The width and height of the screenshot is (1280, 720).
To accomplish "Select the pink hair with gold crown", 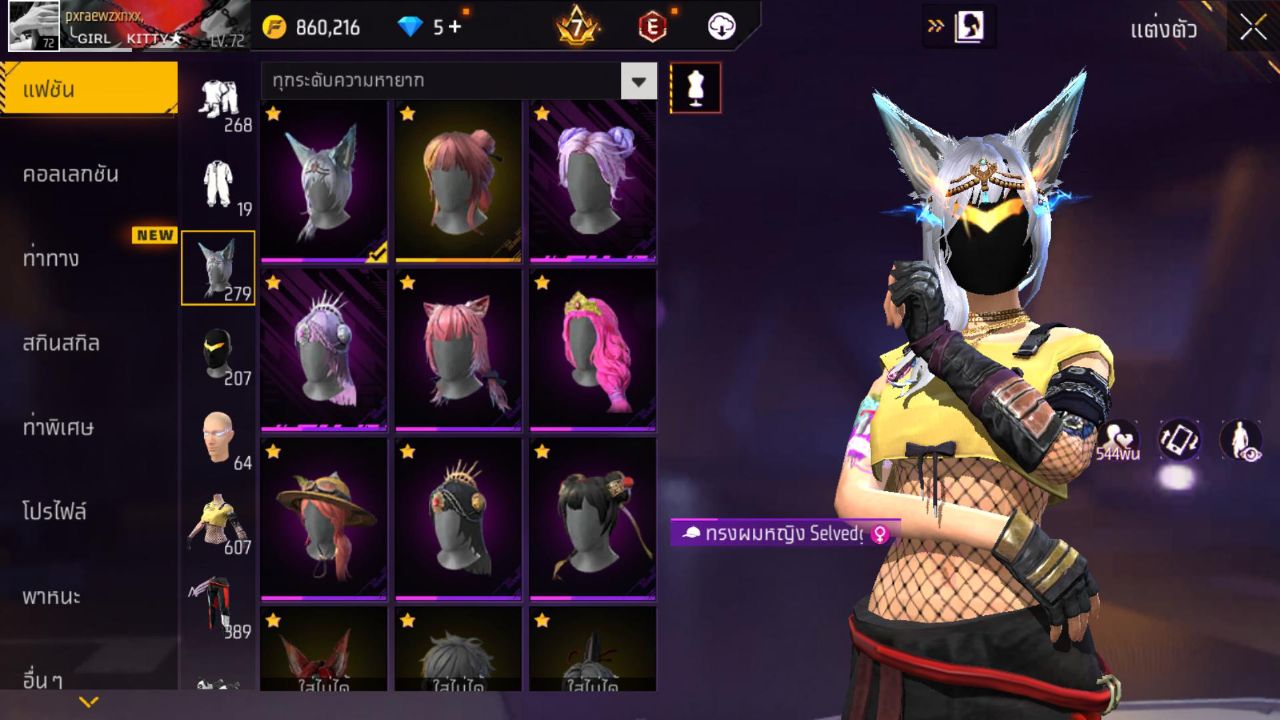I will [x=592, y=348].
